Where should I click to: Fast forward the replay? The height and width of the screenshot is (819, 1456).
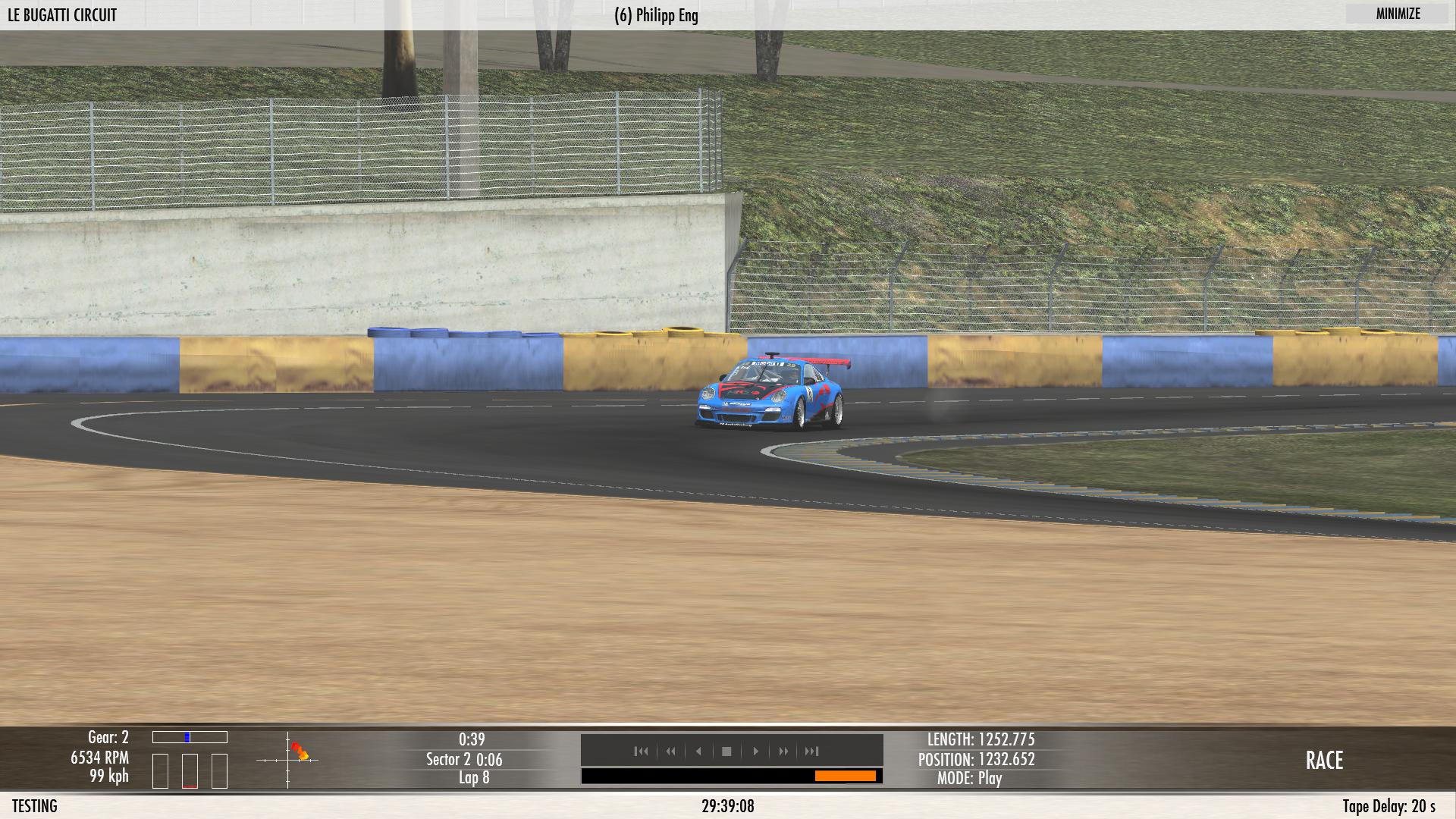tap(783, 752)
